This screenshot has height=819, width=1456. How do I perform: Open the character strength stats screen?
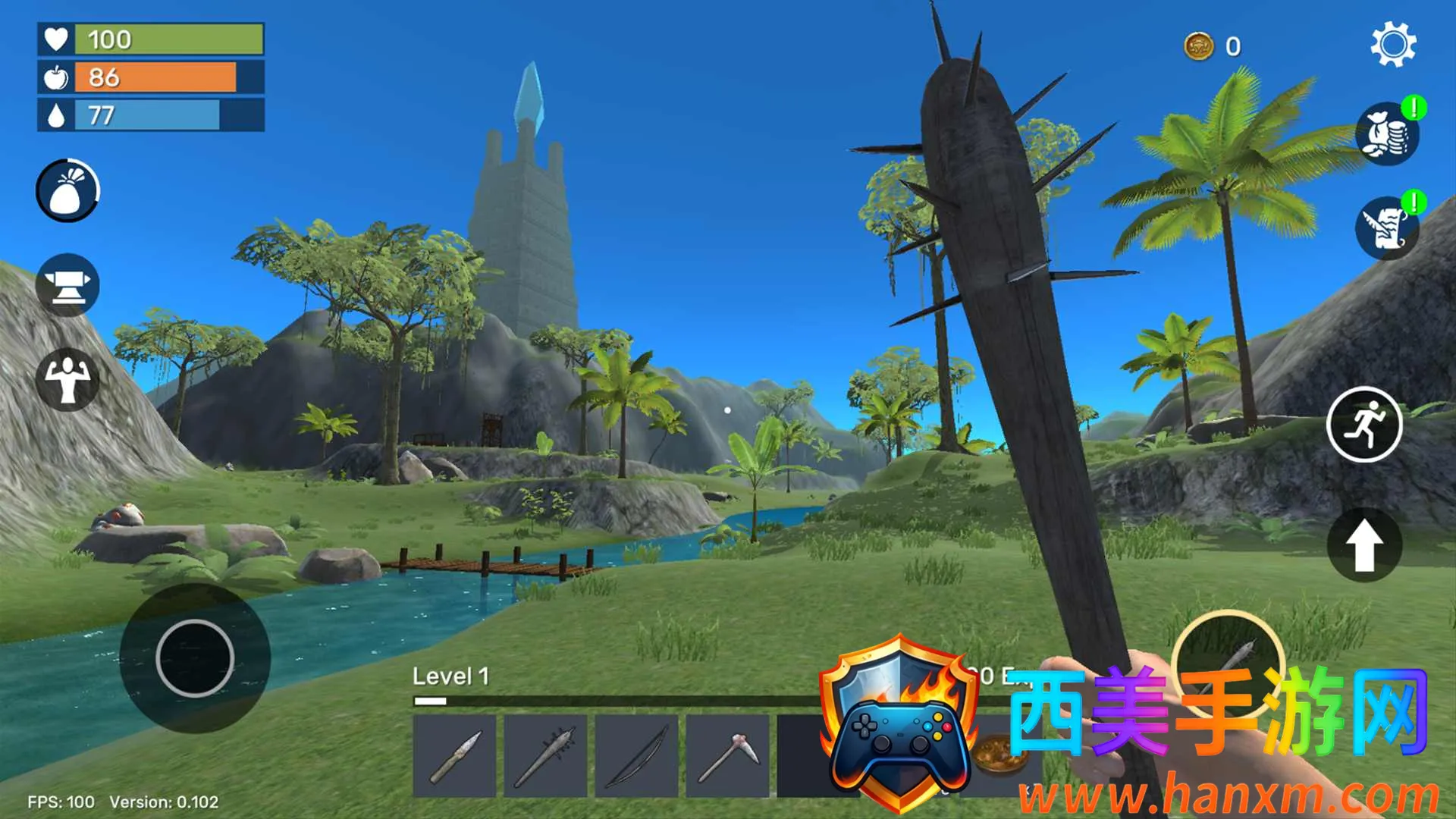[x=67, y=379]
